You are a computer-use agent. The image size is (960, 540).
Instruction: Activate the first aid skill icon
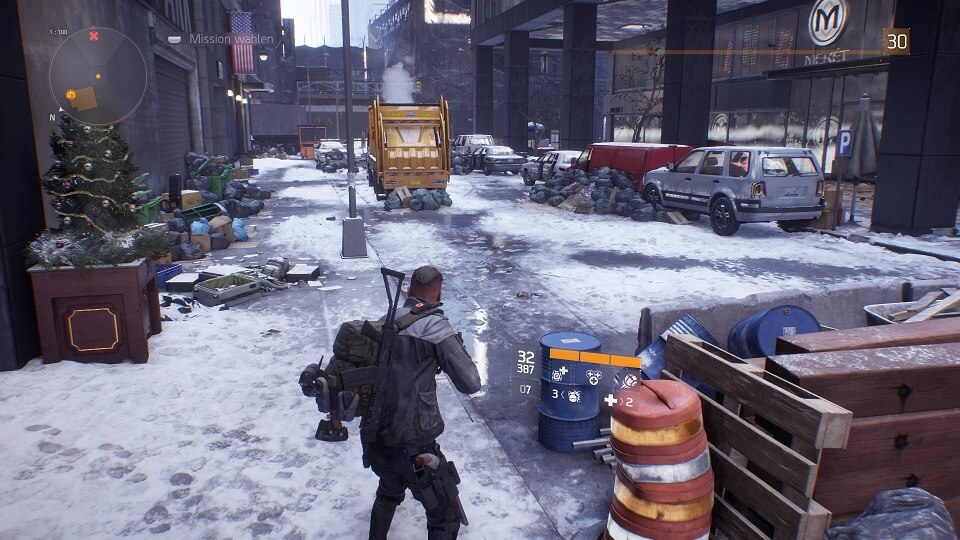point(557,371)
